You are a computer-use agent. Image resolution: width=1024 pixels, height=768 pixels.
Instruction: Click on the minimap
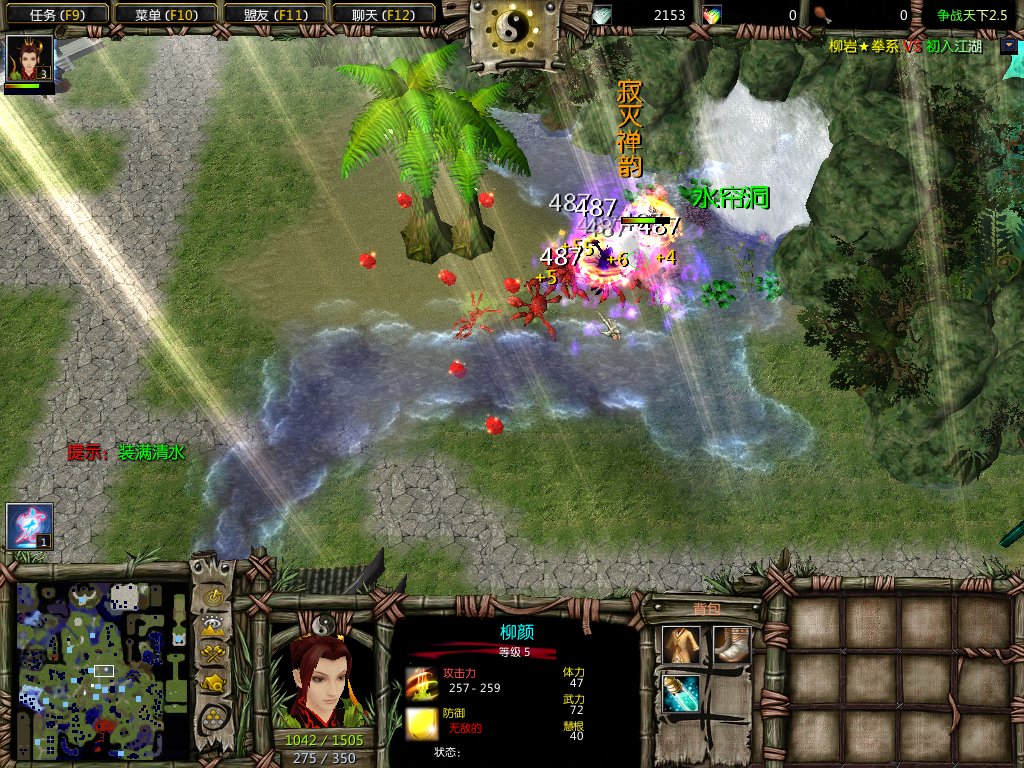102,668
